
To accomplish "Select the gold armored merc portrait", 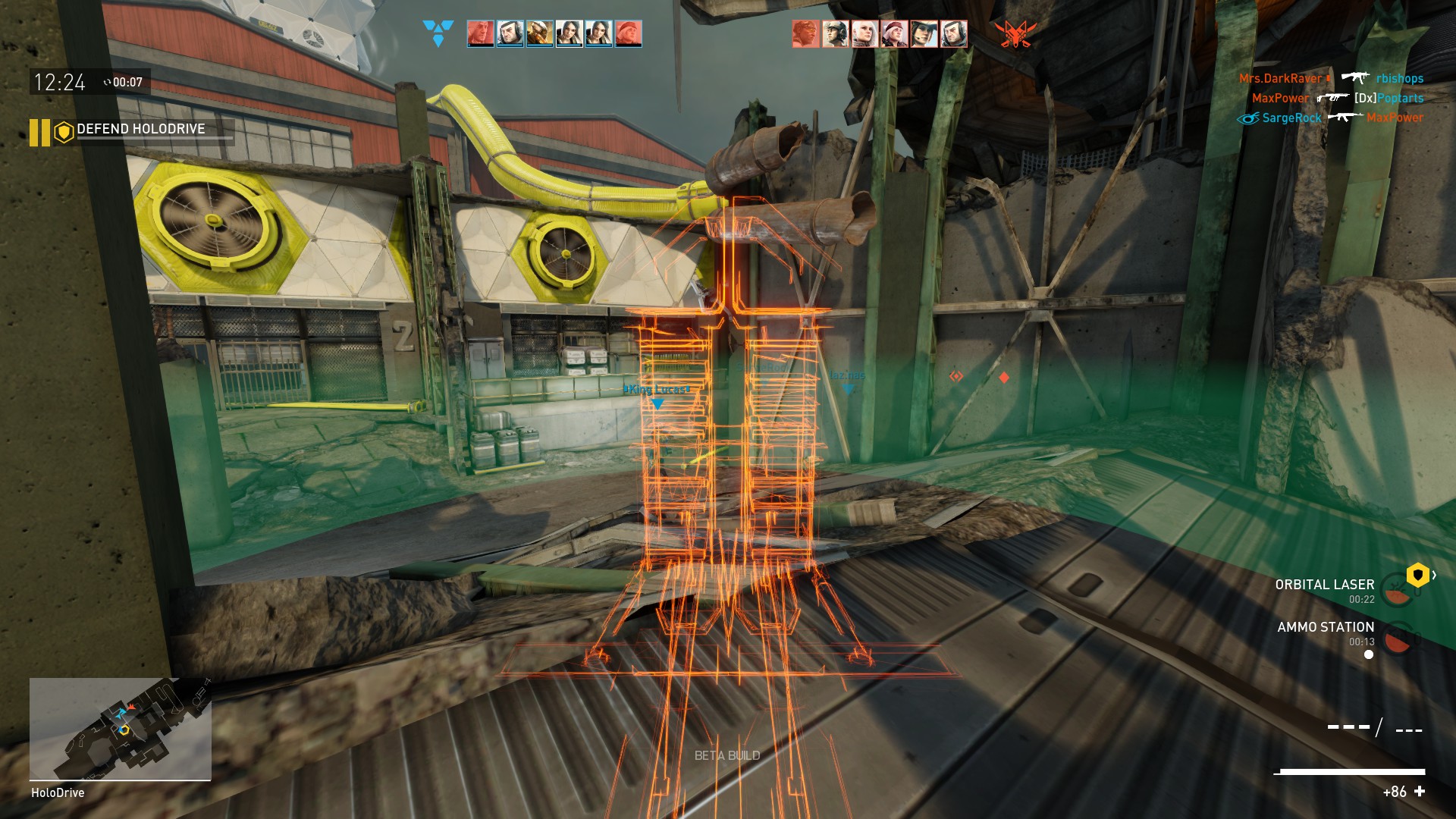I will (x=539, y=34).
